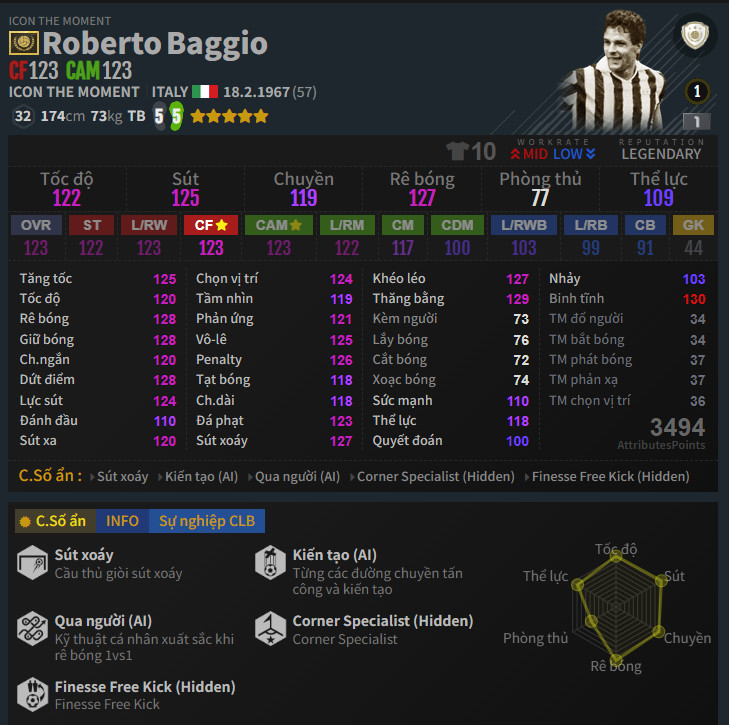Click the Qua người (AI) trait icon
The width and height of the screenshot is (729, 725).
point(32,629)
